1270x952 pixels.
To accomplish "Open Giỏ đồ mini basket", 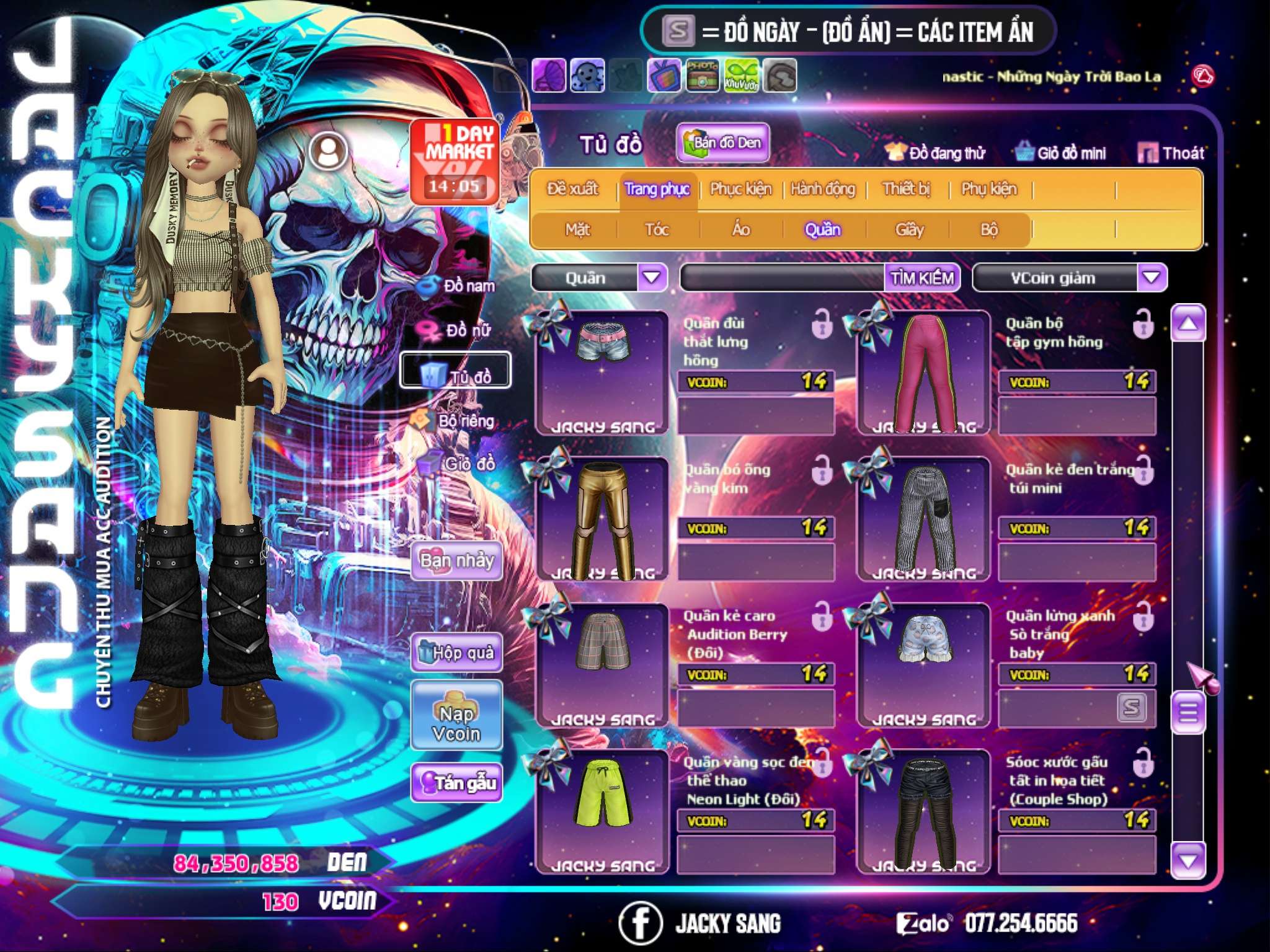I will pos(1061,153).
